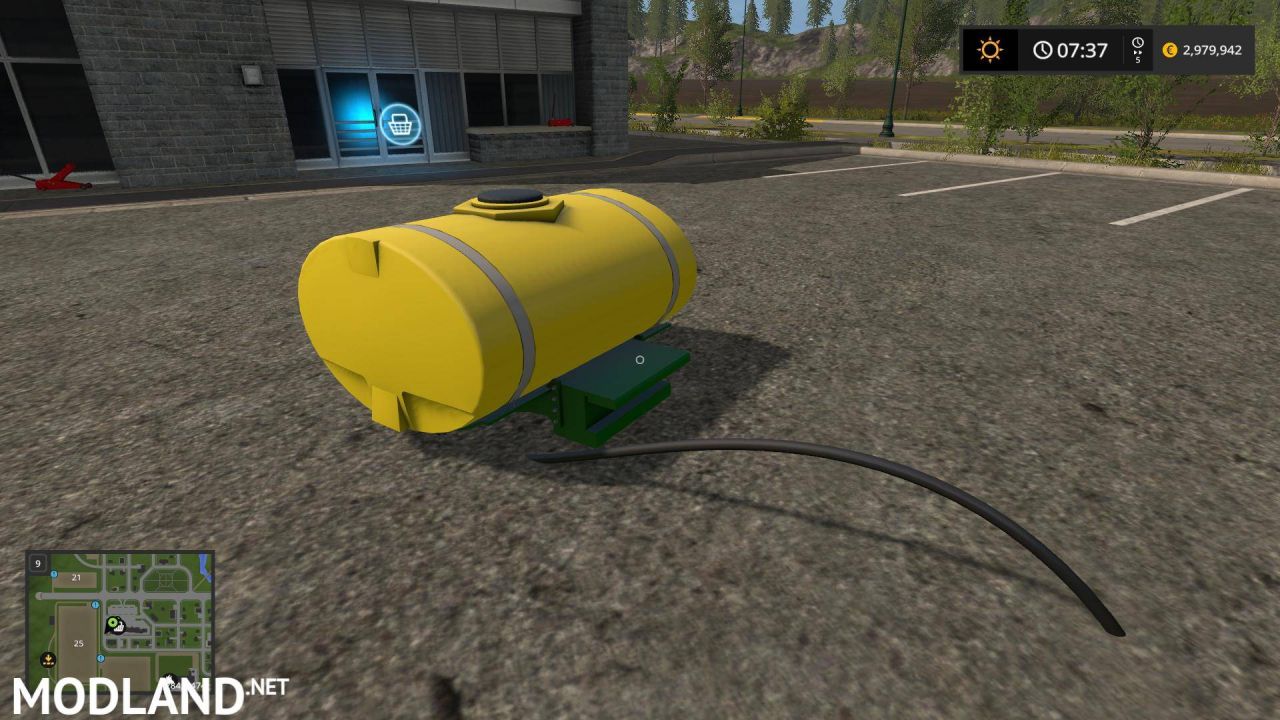The image size is (1280, 720).
Task: Click the black sell point icon left of field 25
Action: pyautogui.click(x=48, y=659)
